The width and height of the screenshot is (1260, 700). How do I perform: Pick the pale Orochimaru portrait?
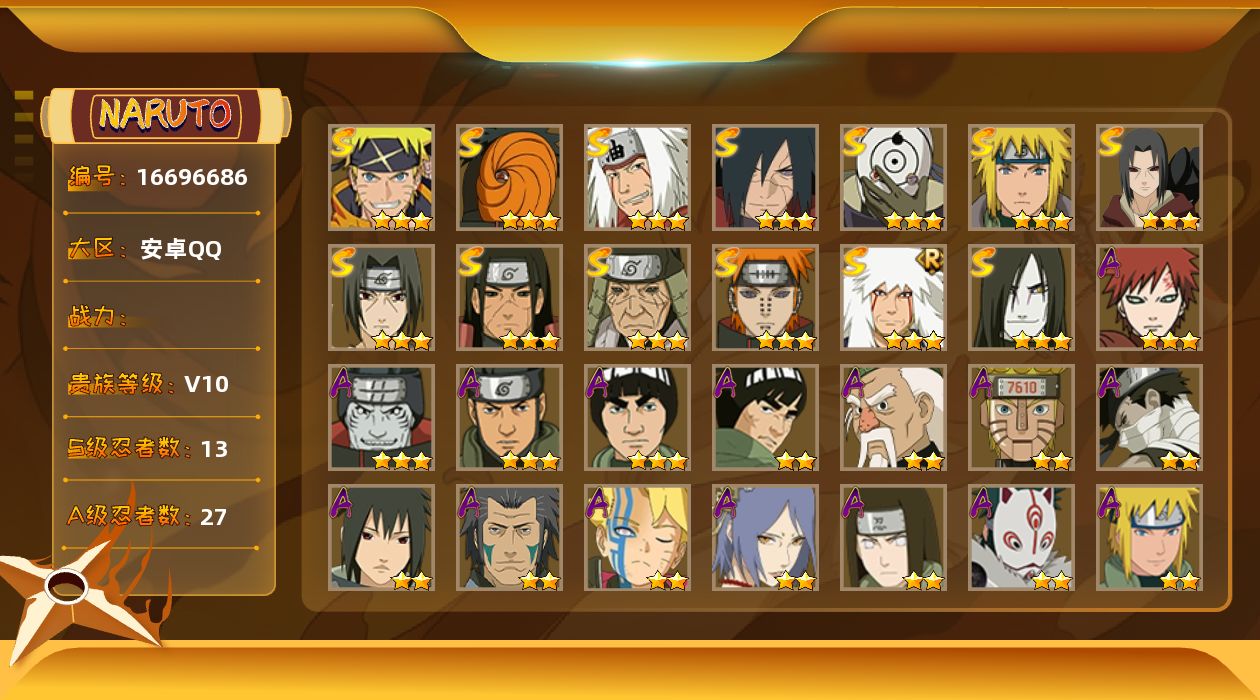1021,297
